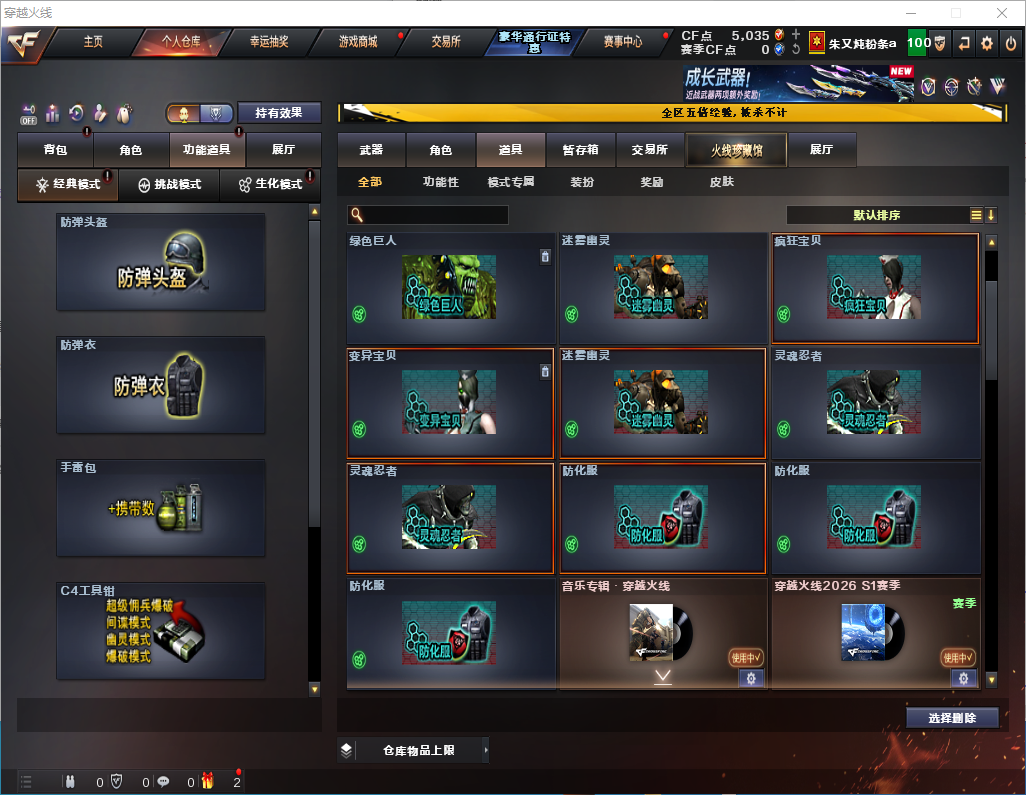
Task: Go to 幸运抽奖 lucky draw
Action: [x=268, y=42]
